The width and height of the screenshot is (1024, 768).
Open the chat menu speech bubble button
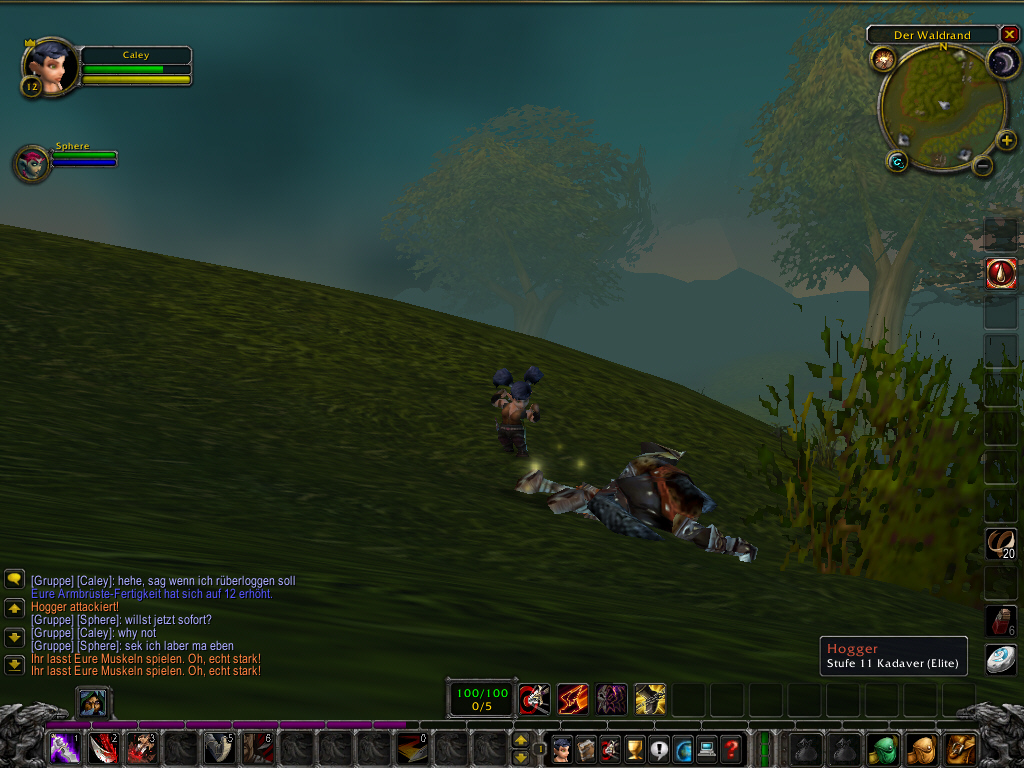(x=15, y=578)
